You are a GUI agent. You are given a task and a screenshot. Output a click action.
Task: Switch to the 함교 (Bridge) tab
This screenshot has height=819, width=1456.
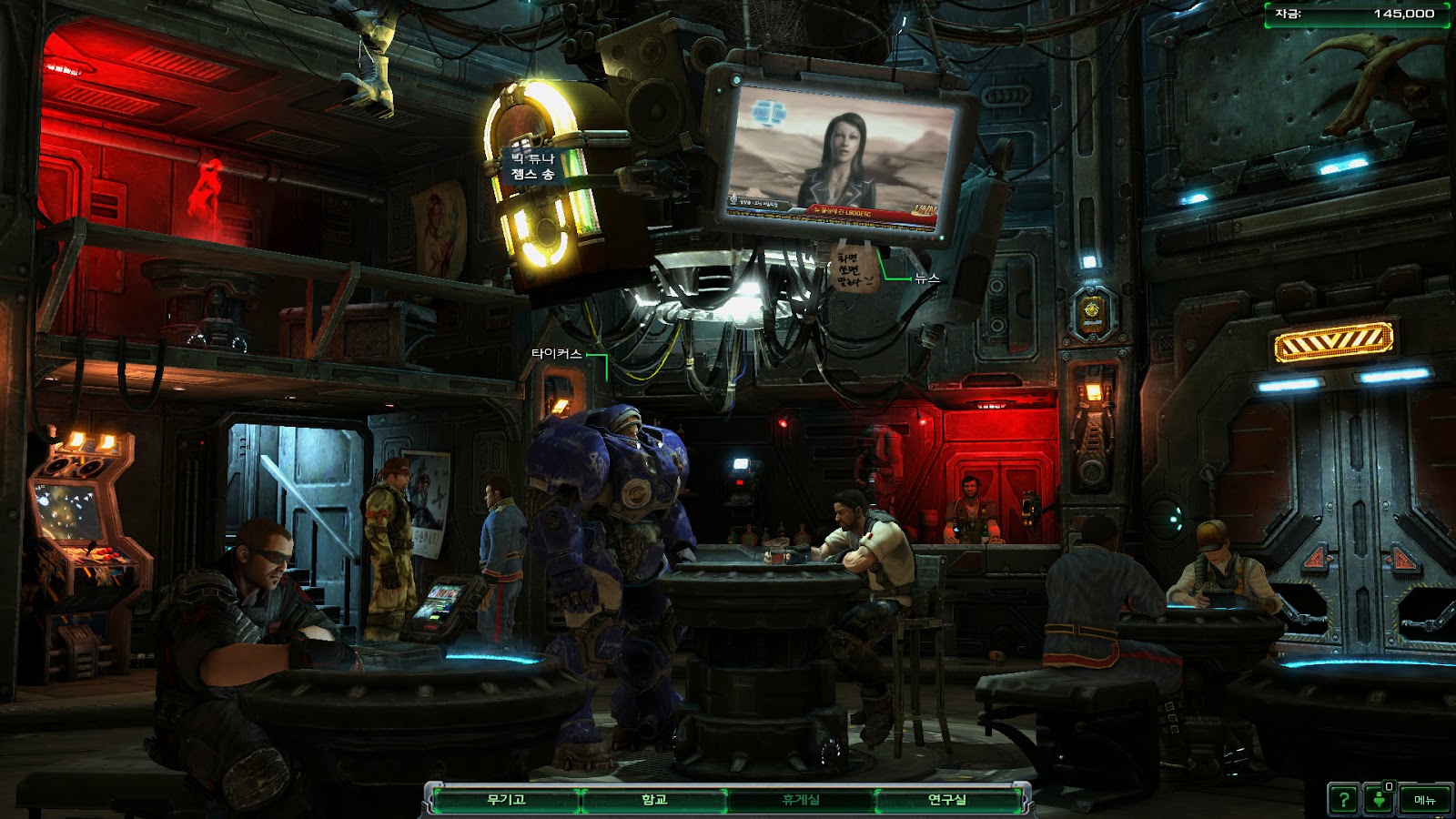pos(654,800)
